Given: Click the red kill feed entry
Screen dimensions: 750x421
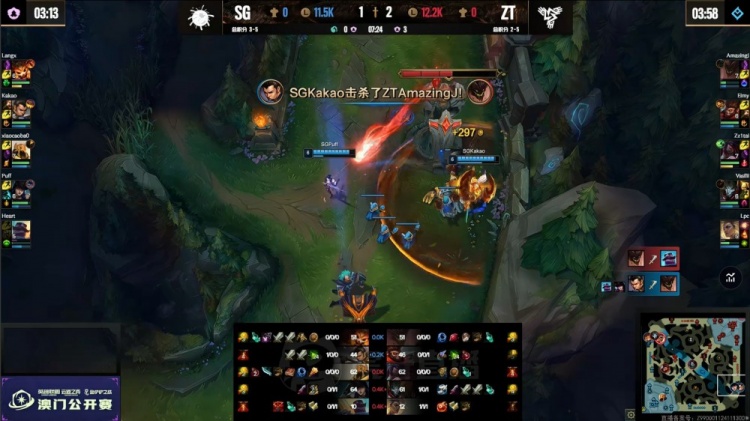Looking at the screenshot, I should [653, 259].
